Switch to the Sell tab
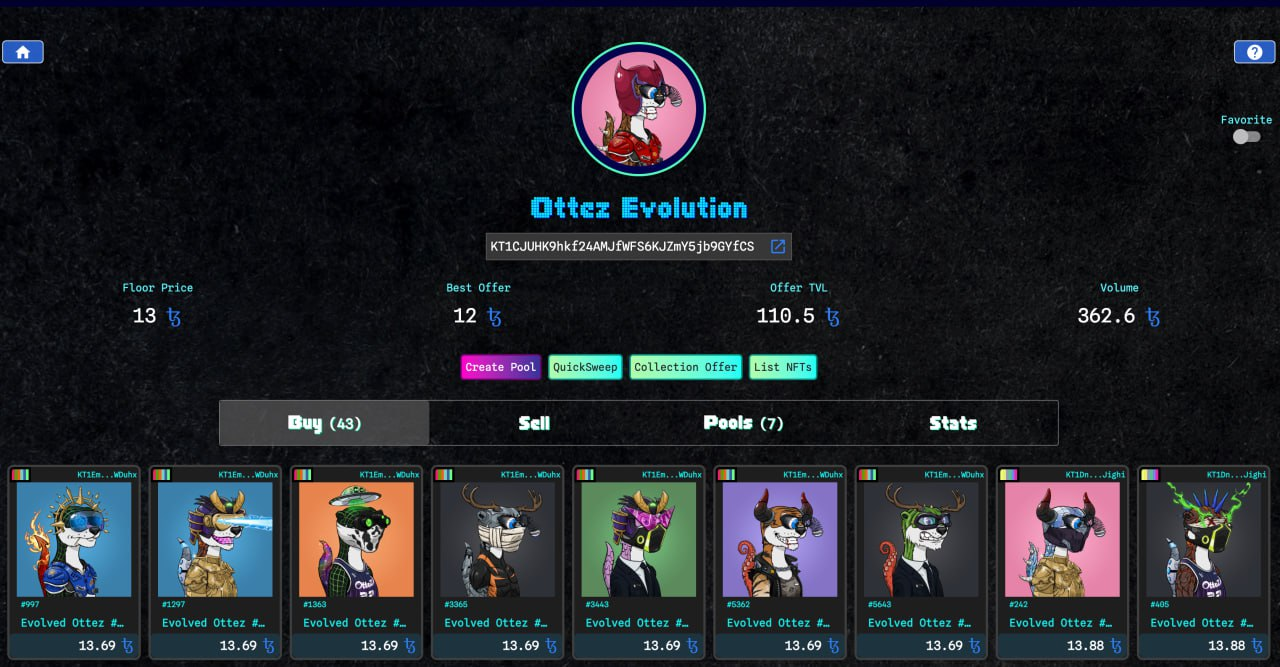Viewport: 1280px width, 667px height. pyautogui.click(x=534, y=423)
